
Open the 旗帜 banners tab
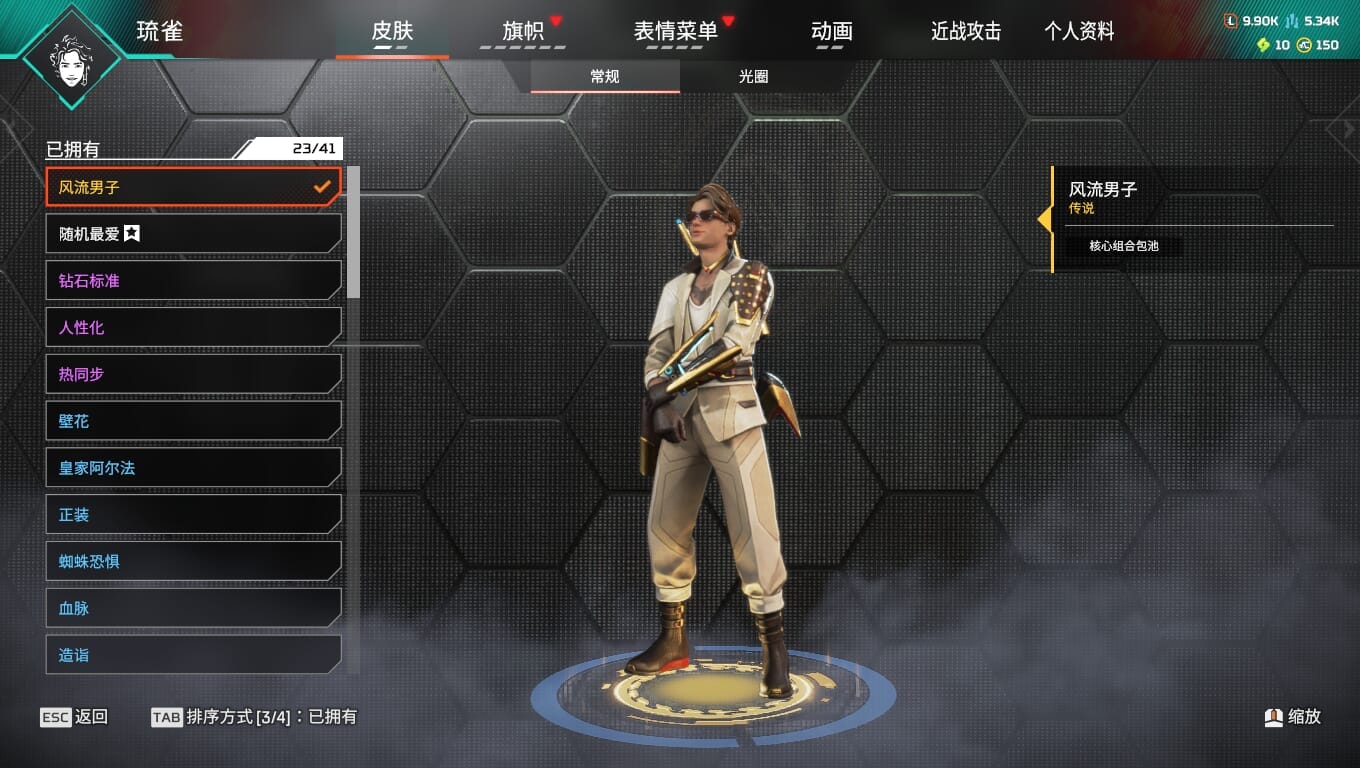(x=523, y=31)
